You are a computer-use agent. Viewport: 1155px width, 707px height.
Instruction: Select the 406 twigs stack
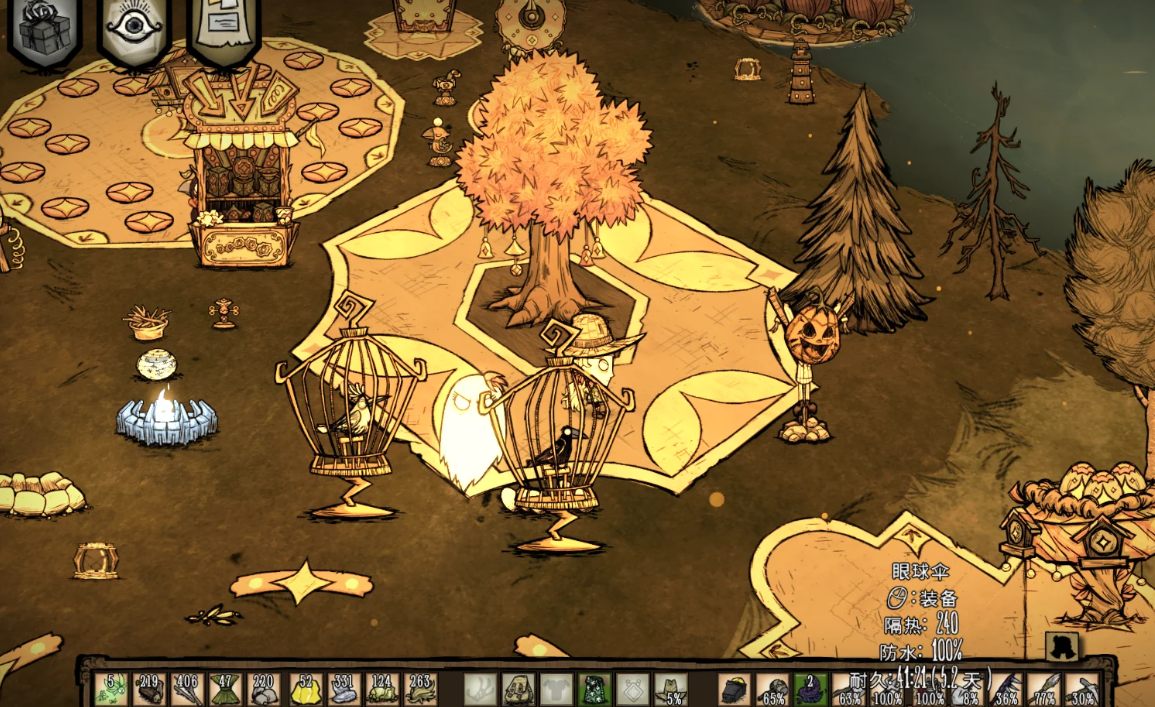(x=187, y=689)
